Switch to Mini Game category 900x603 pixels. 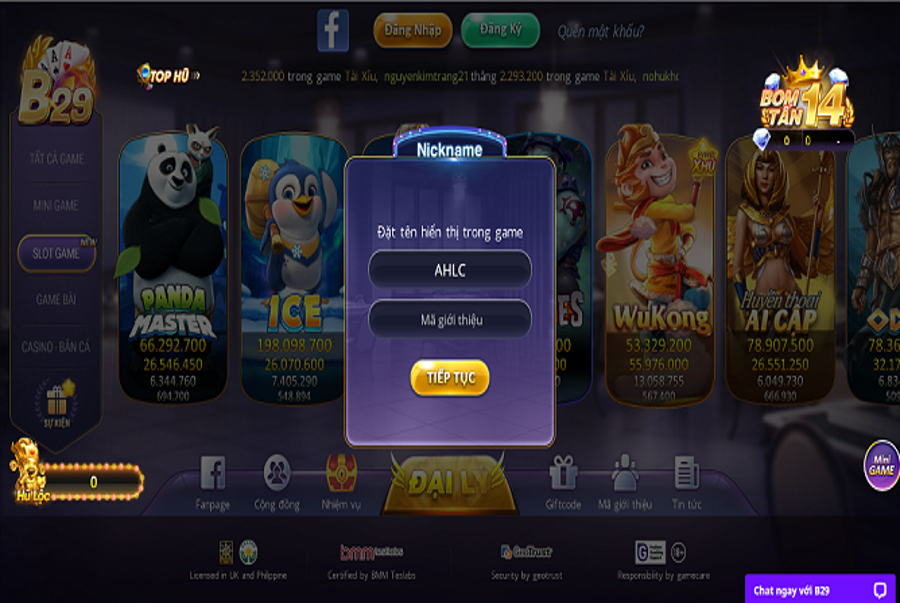[x=58, y=205]
